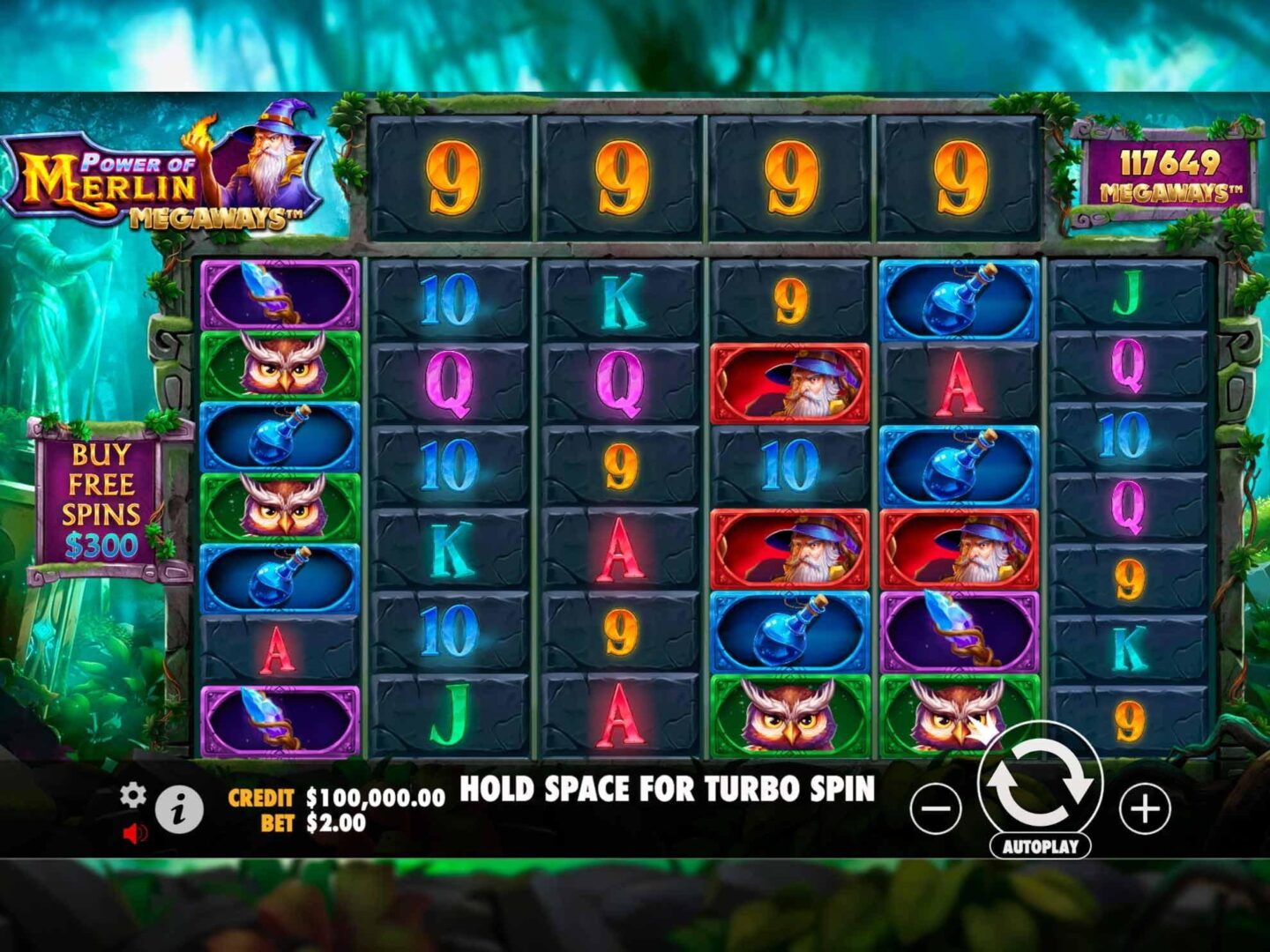Open the settings gear menu

[133, 795]
